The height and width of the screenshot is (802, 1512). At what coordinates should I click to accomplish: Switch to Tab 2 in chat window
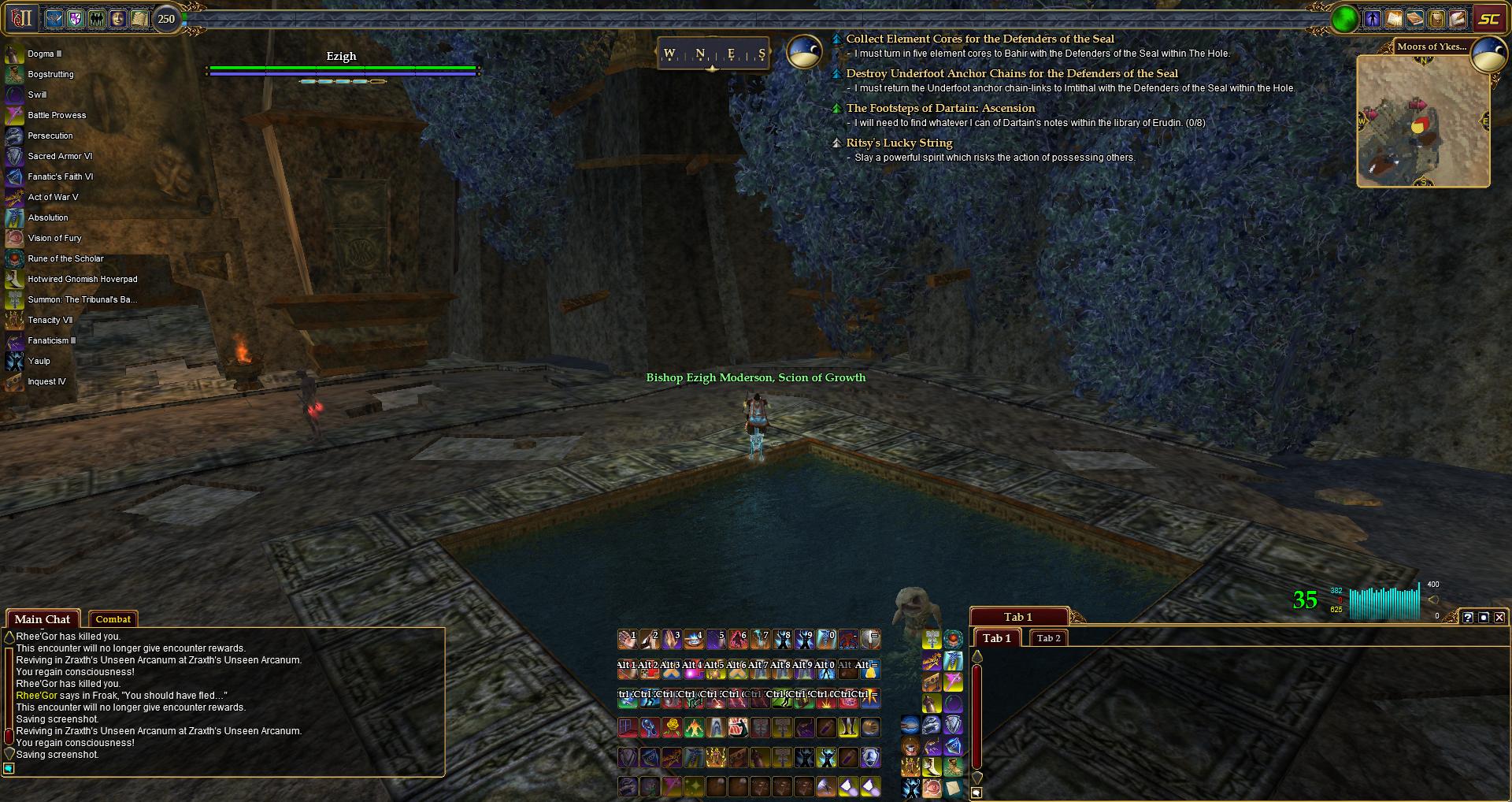tap(1048, 638)
